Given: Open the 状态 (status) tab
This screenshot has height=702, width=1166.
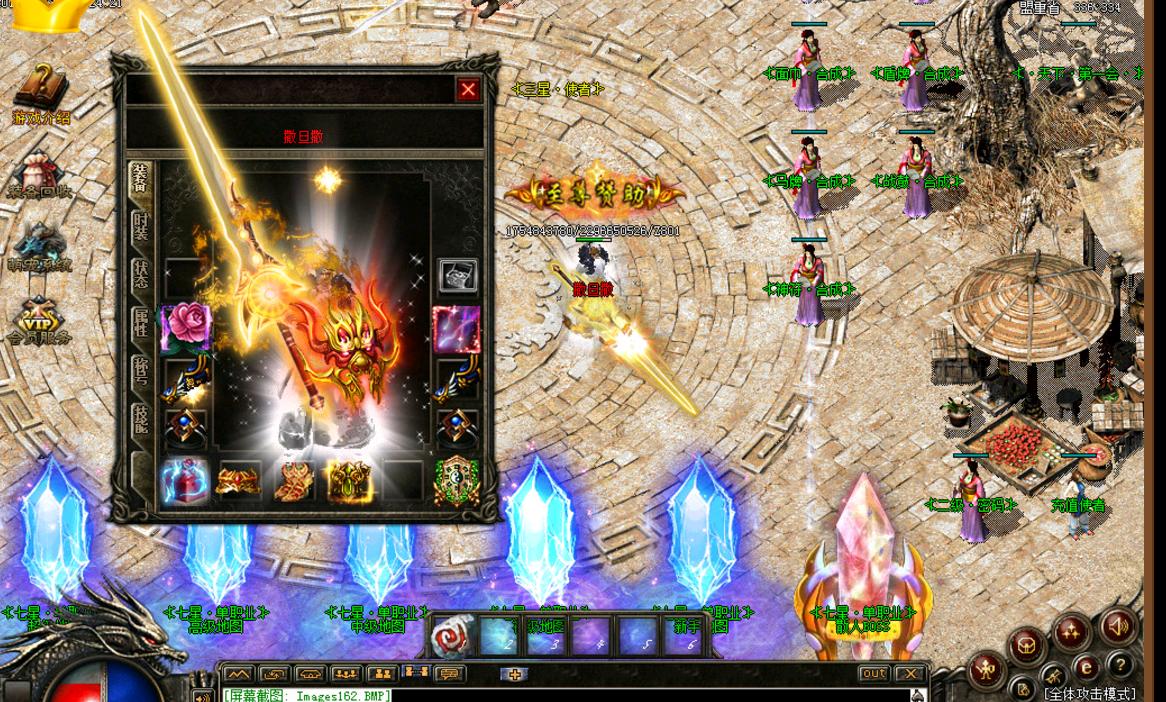Looking at the screenshot, I should pyautogui.click(x=142, y=274).
